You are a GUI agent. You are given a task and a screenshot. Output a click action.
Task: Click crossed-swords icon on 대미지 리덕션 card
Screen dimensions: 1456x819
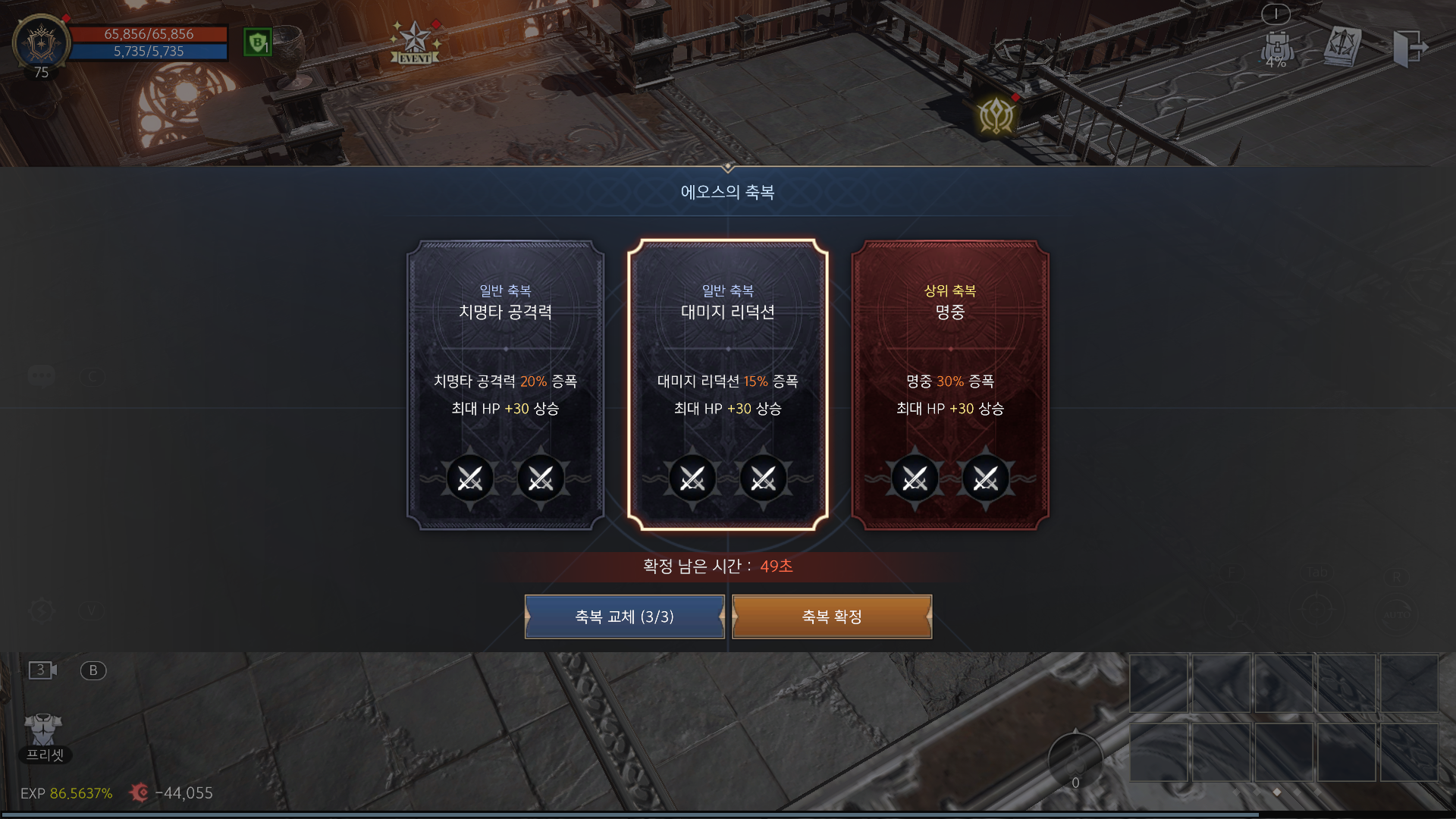click(692, 478)
